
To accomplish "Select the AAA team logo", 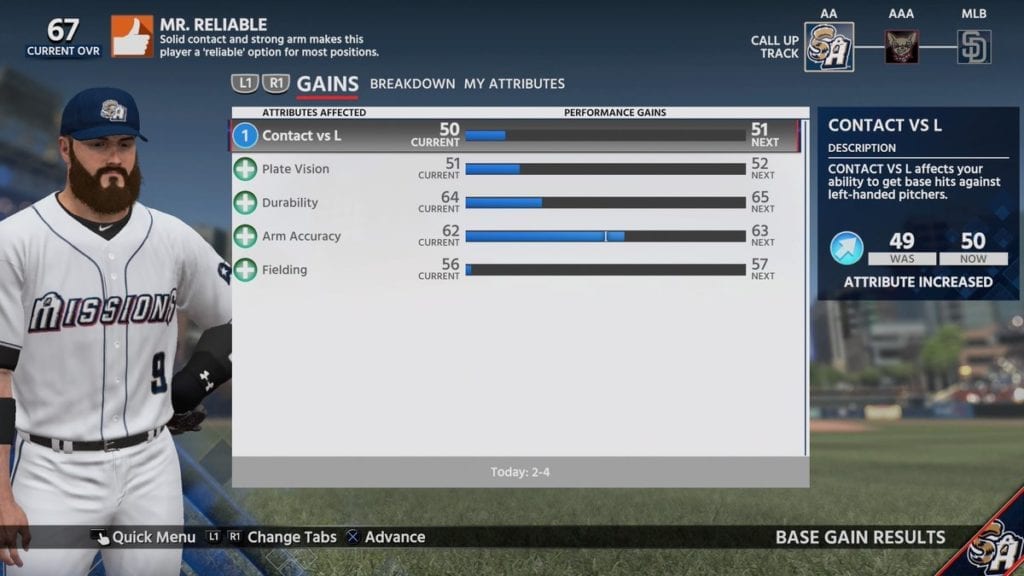I will [x=901, y=47].
